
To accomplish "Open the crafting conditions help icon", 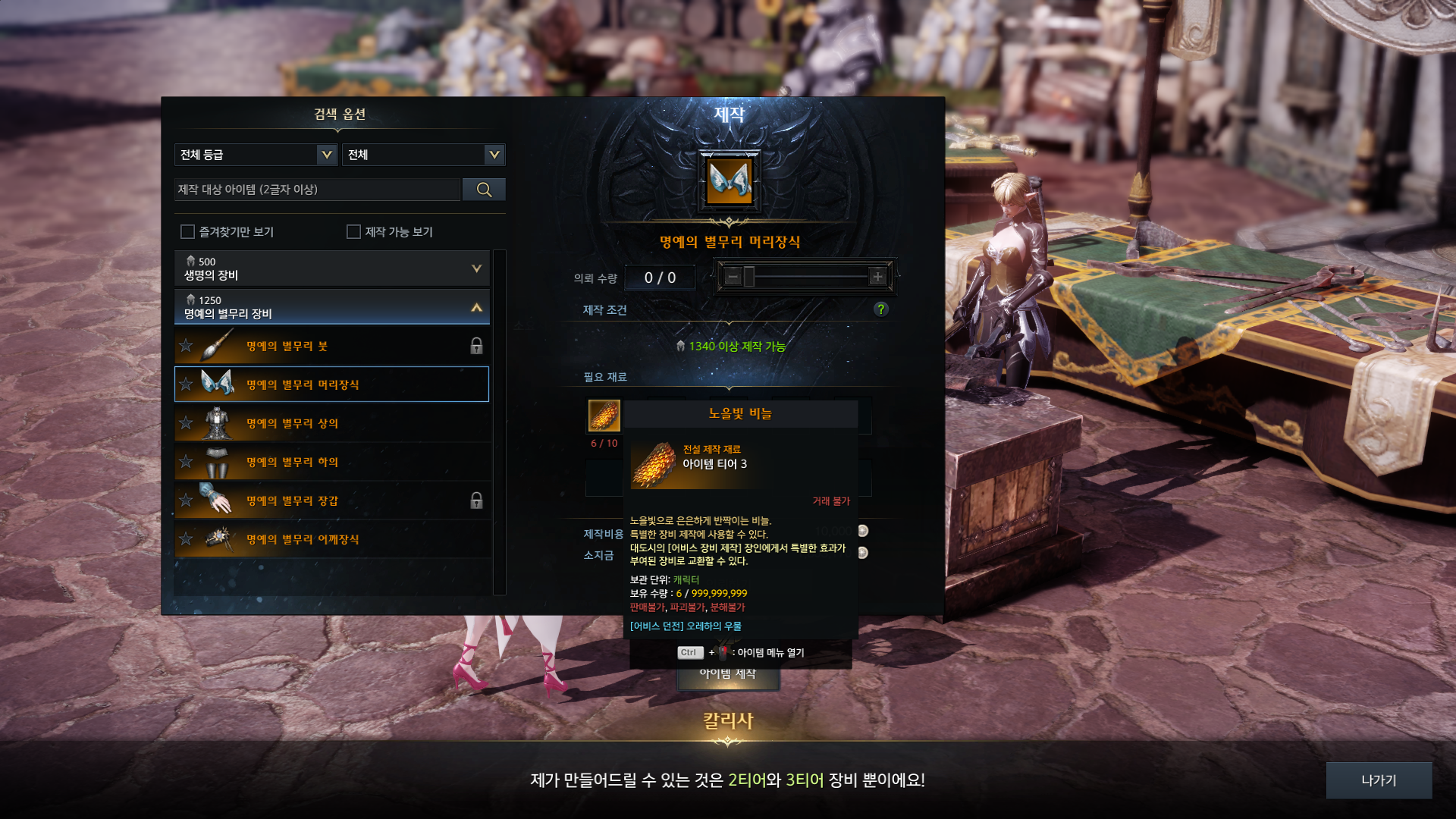I will pos(880,309).
